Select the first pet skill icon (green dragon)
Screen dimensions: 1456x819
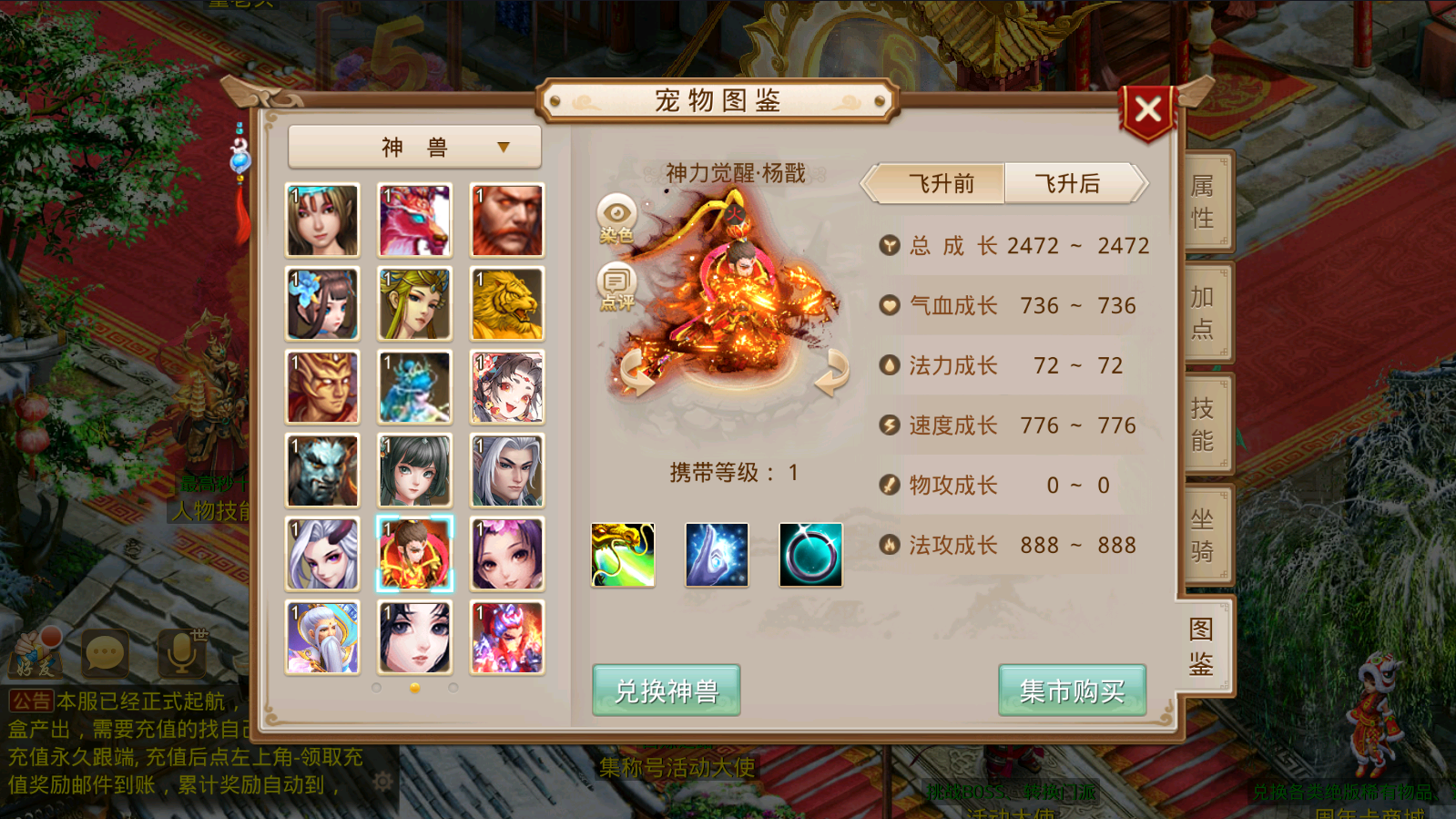pos(623,555)
